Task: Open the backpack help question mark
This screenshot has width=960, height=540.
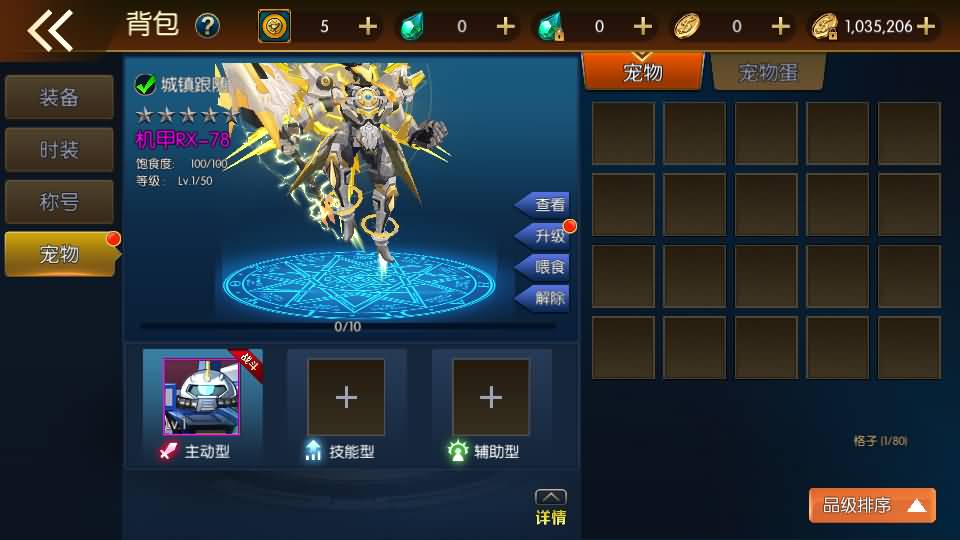Action: [207, 26]
